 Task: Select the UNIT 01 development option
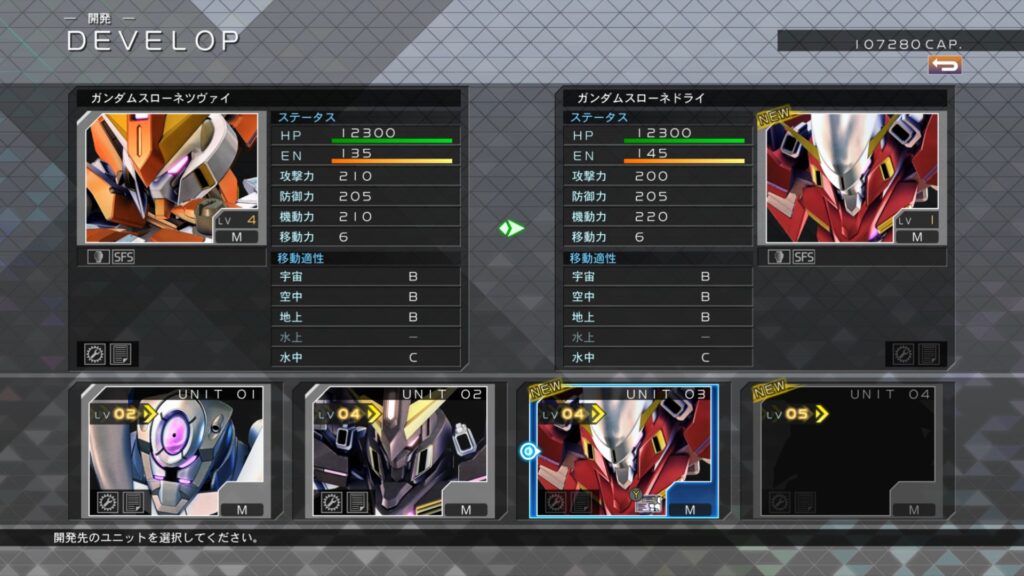pos(172,450)
